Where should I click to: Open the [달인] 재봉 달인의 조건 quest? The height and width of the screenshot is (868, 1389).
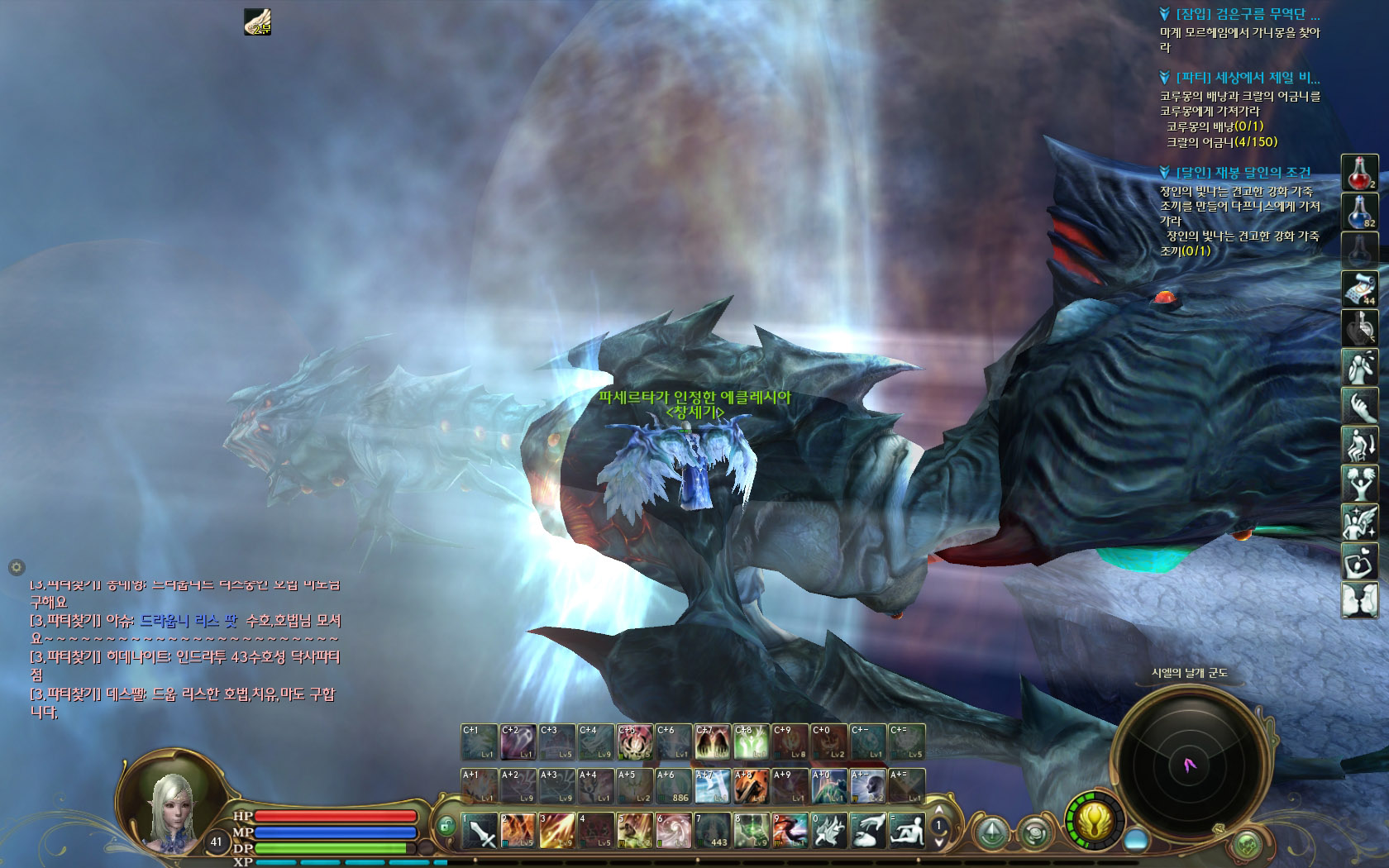pos(1243,173)
